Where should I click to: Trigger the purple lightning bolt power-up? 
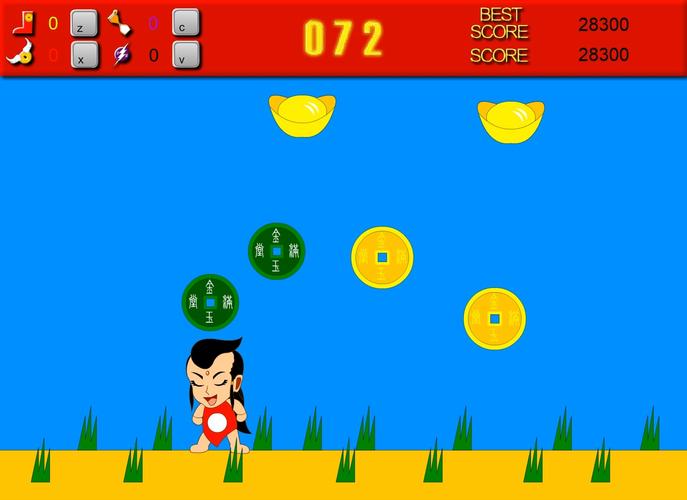pos(120,55)
